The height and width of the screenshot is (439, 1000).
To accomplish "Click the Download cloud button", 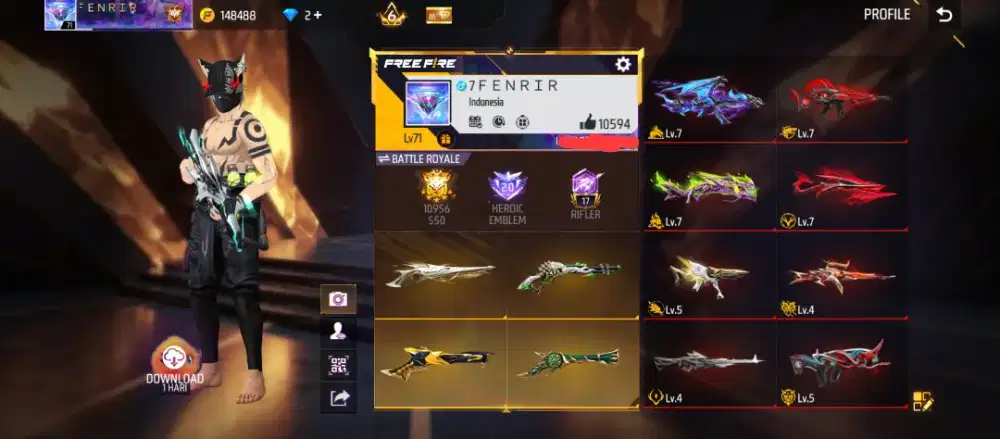I will point(175,360).
